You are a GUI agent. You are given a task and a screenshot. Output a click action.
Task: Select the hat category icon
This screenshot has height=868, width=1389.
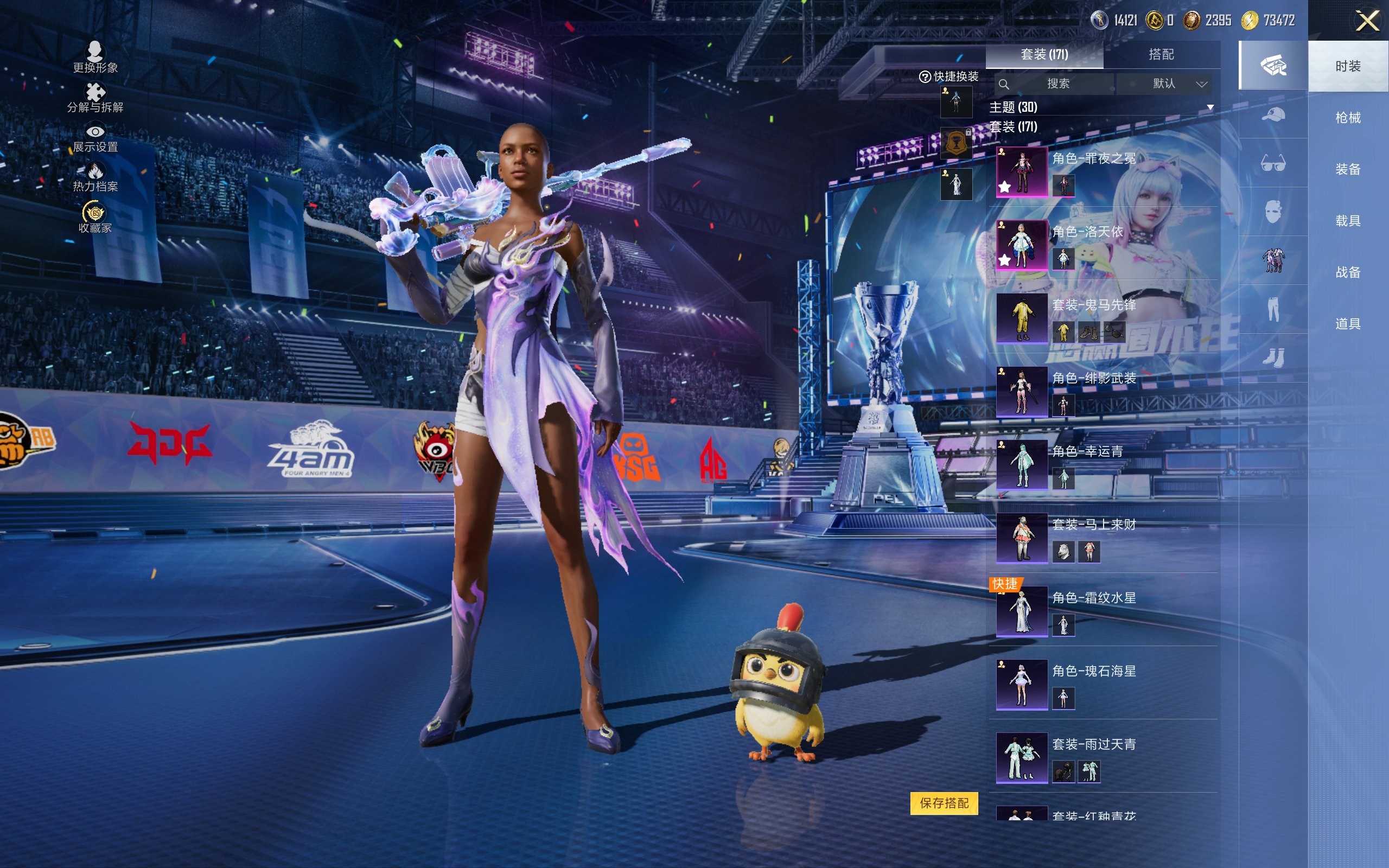[1273, 115]
